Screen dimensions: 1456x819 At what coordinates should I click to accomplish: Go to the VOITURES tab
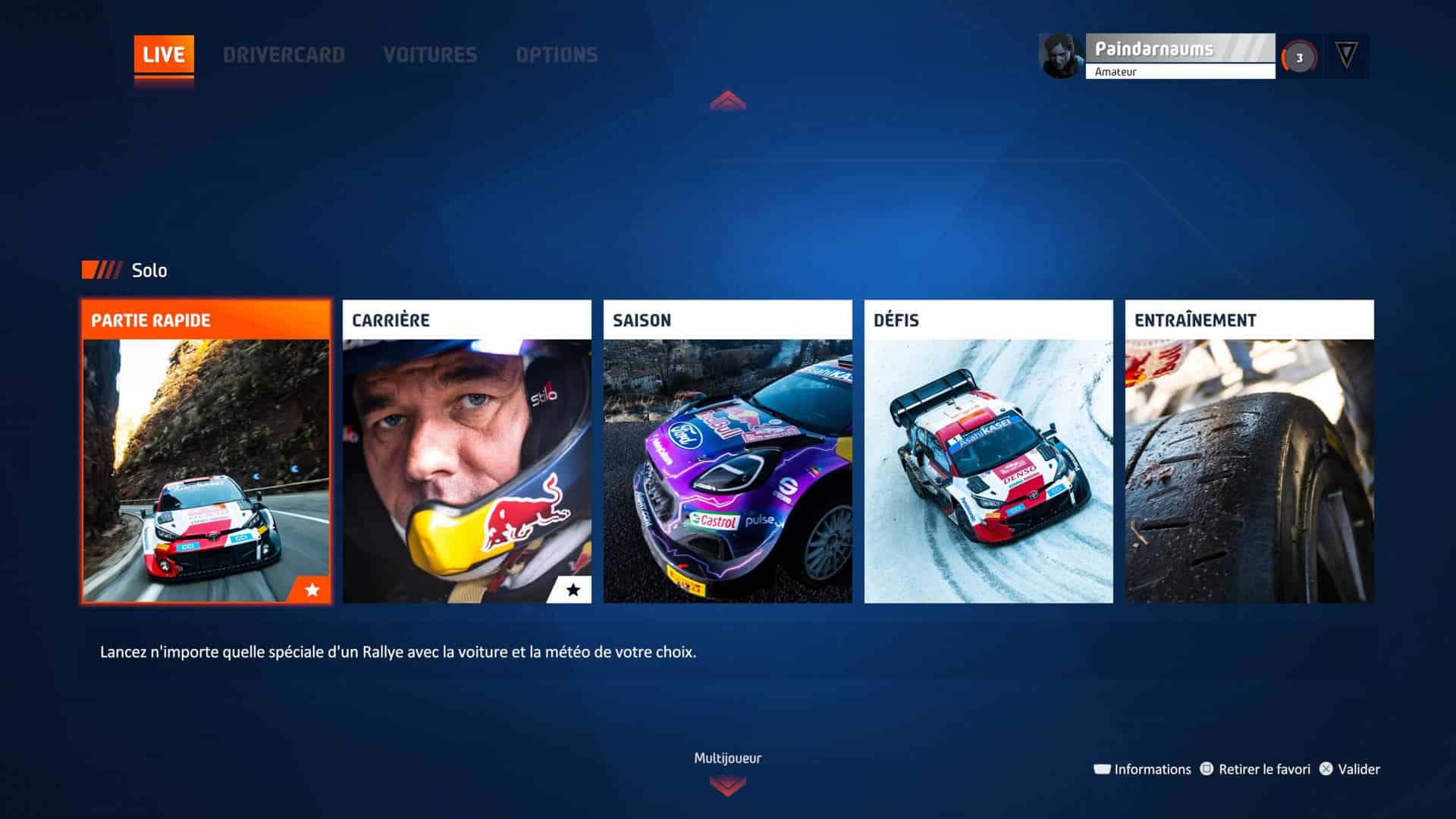430,55
